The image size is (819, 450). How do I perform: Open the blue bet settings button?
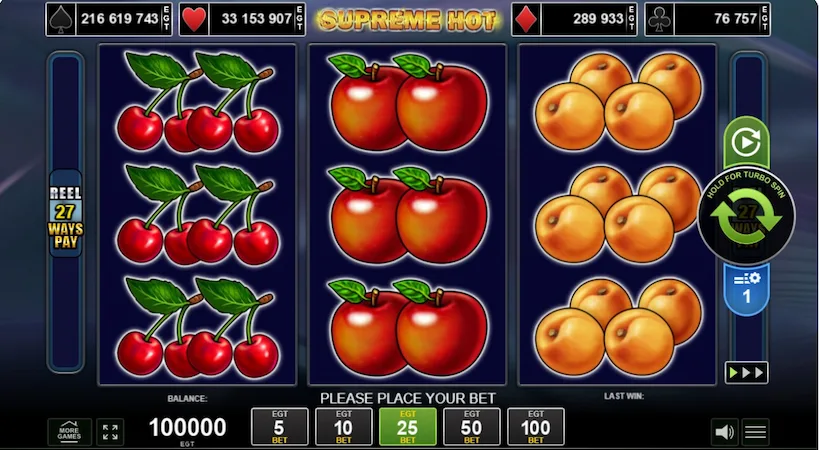[746, 290]
